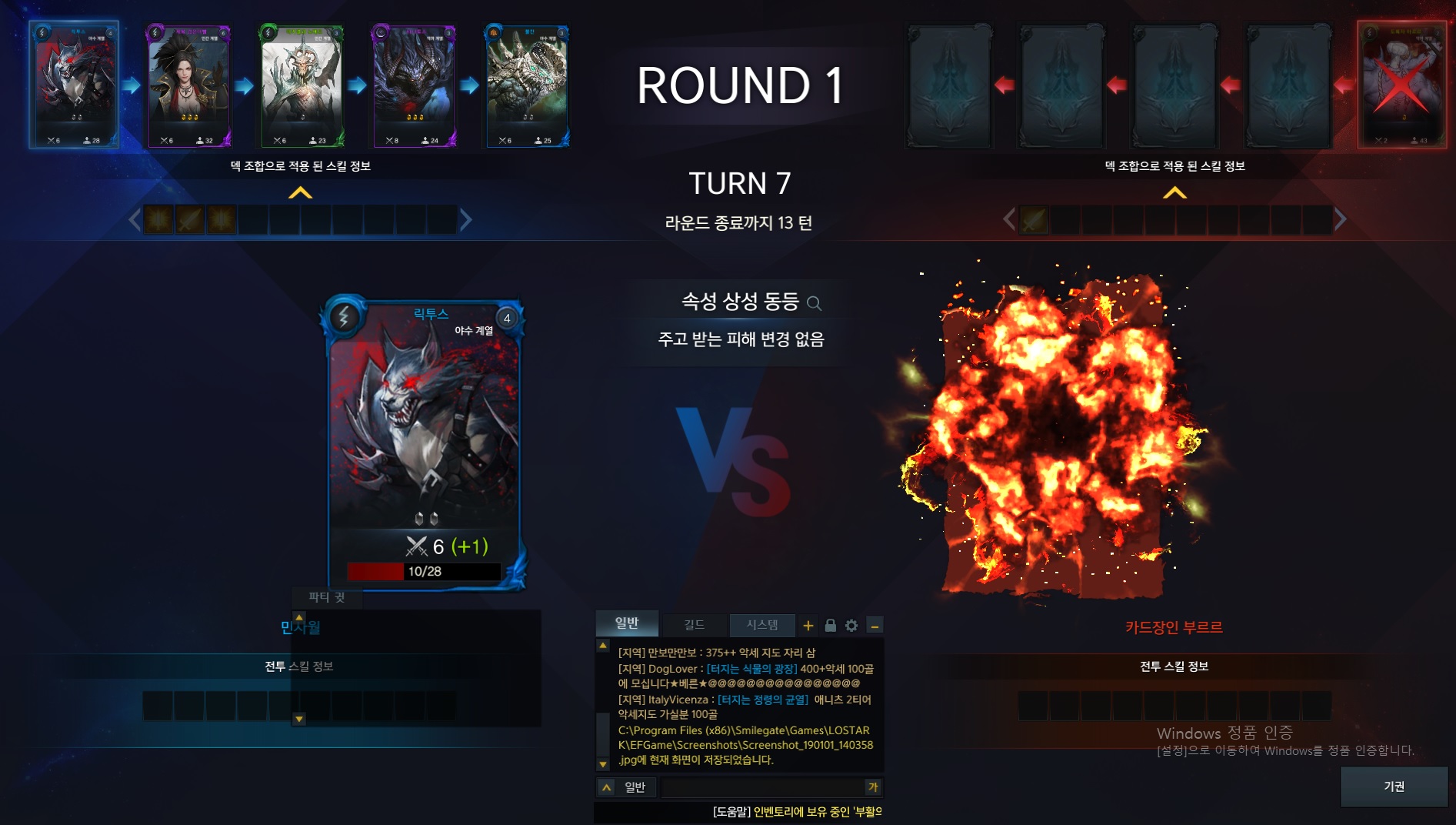The width and height of the screenshot is (1456, 825).
Task: Inspect the 속성 상성 magnifier icon
Action: coord(814,303)
